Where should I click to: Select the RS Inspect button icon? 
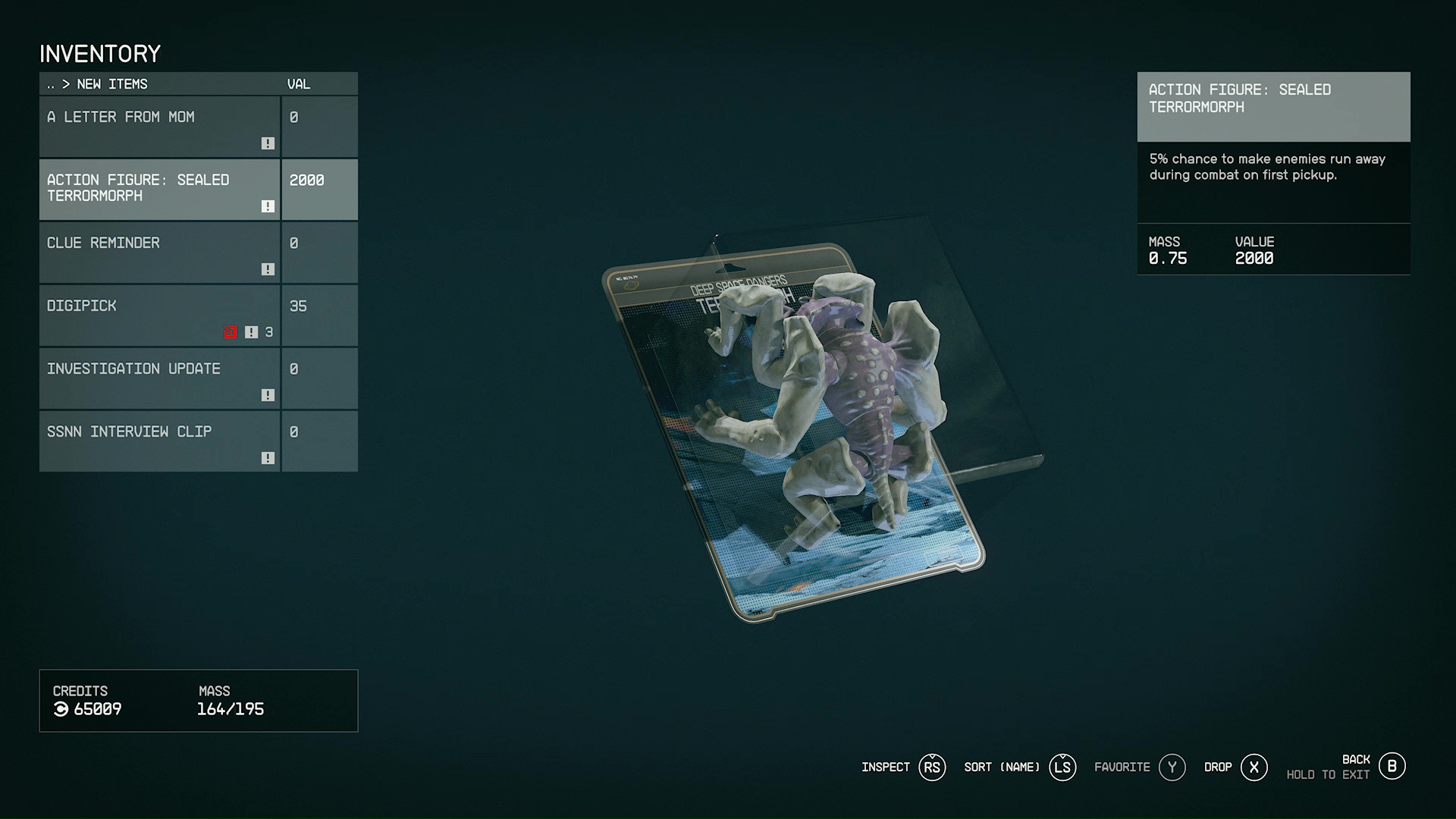pyautogui.click(x=932, y=767)
